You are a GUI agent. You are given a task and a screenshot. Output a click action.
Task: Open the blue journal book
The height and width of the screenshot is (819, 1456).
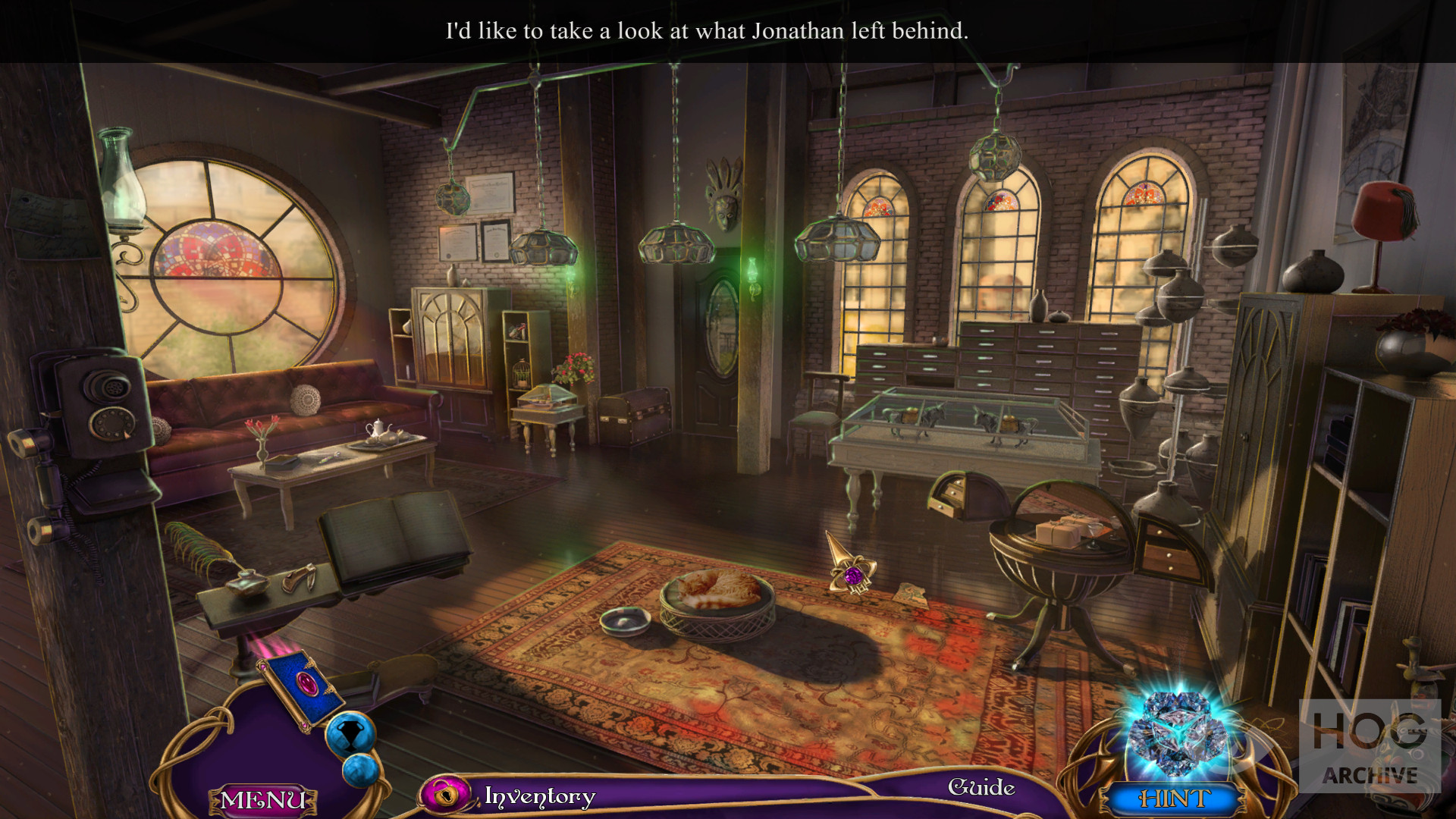(x=302, y=686)
